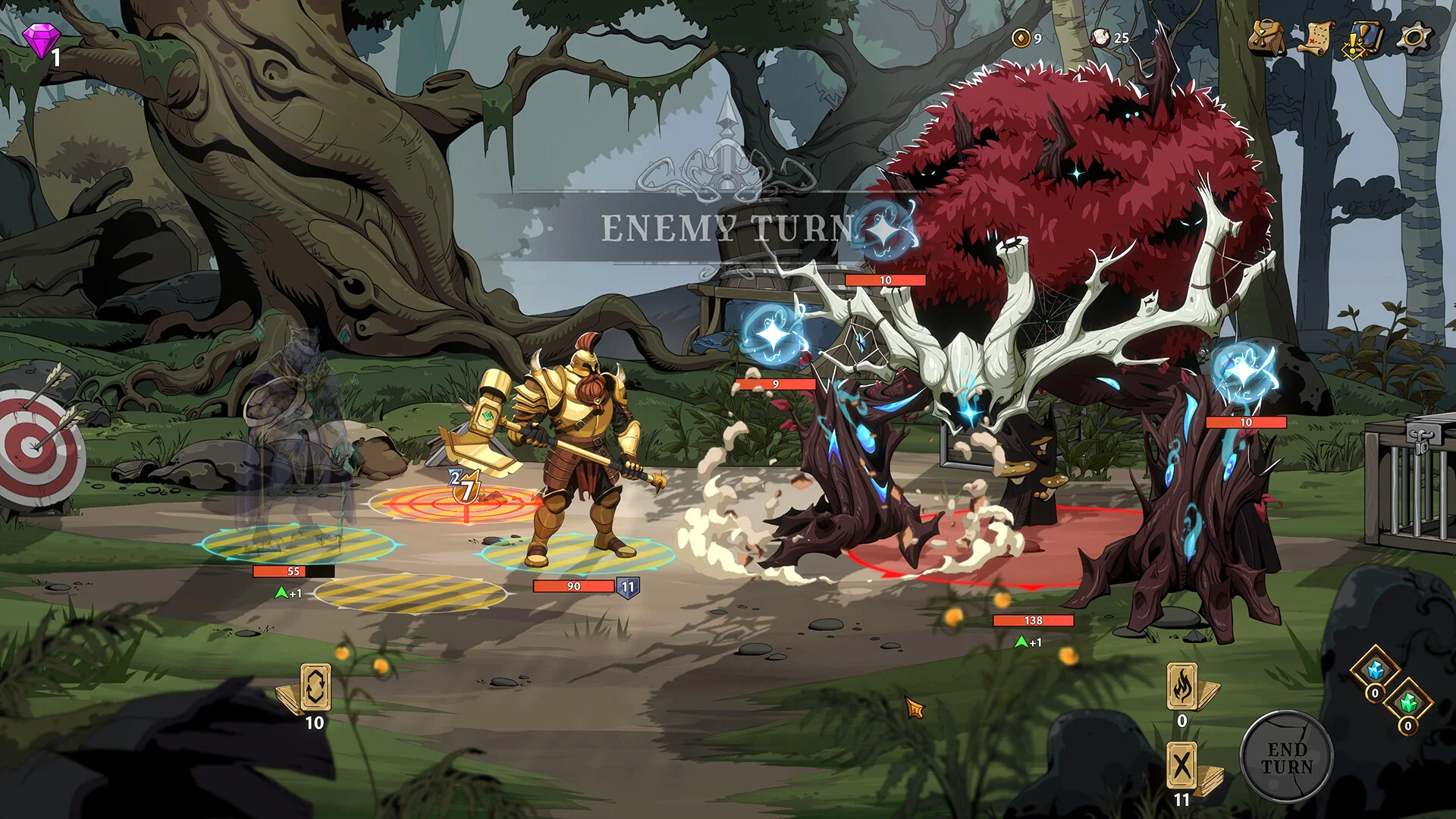The width and height of the screenshot is (1456, 819).
Task: View the flame exhaust pile
Action: tap(1182, 688)
